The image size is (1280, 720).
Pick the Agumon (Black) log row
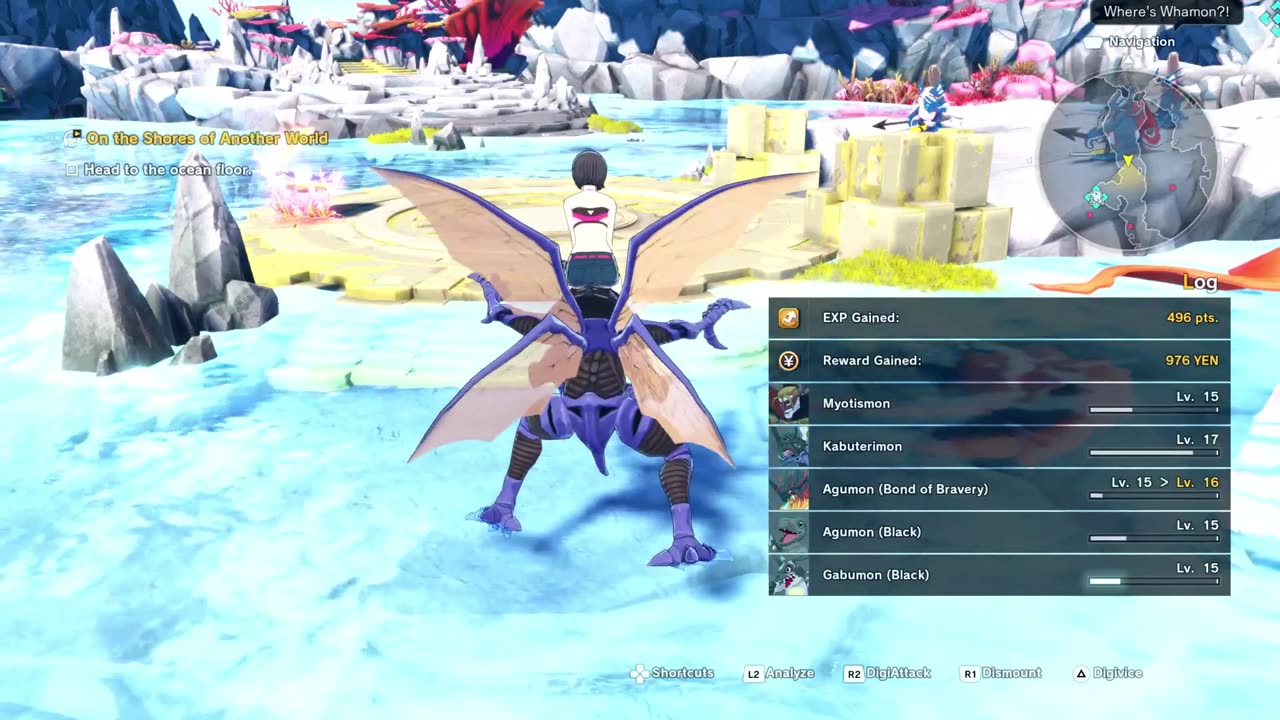click(999, 532)
